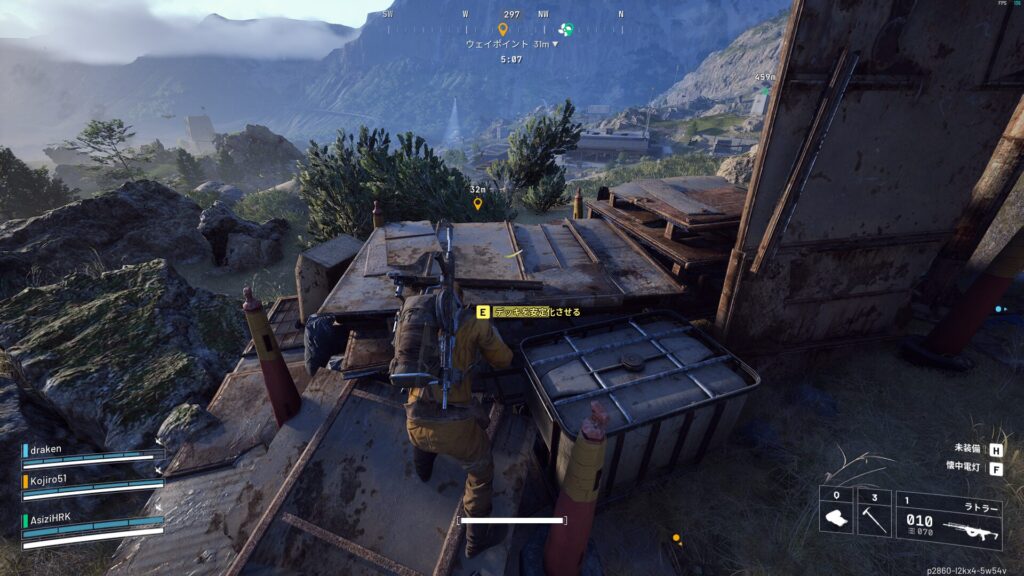Select the green squad marker on the compass
The width and height of the screenshot is (1024, 576).
(566, 29)
